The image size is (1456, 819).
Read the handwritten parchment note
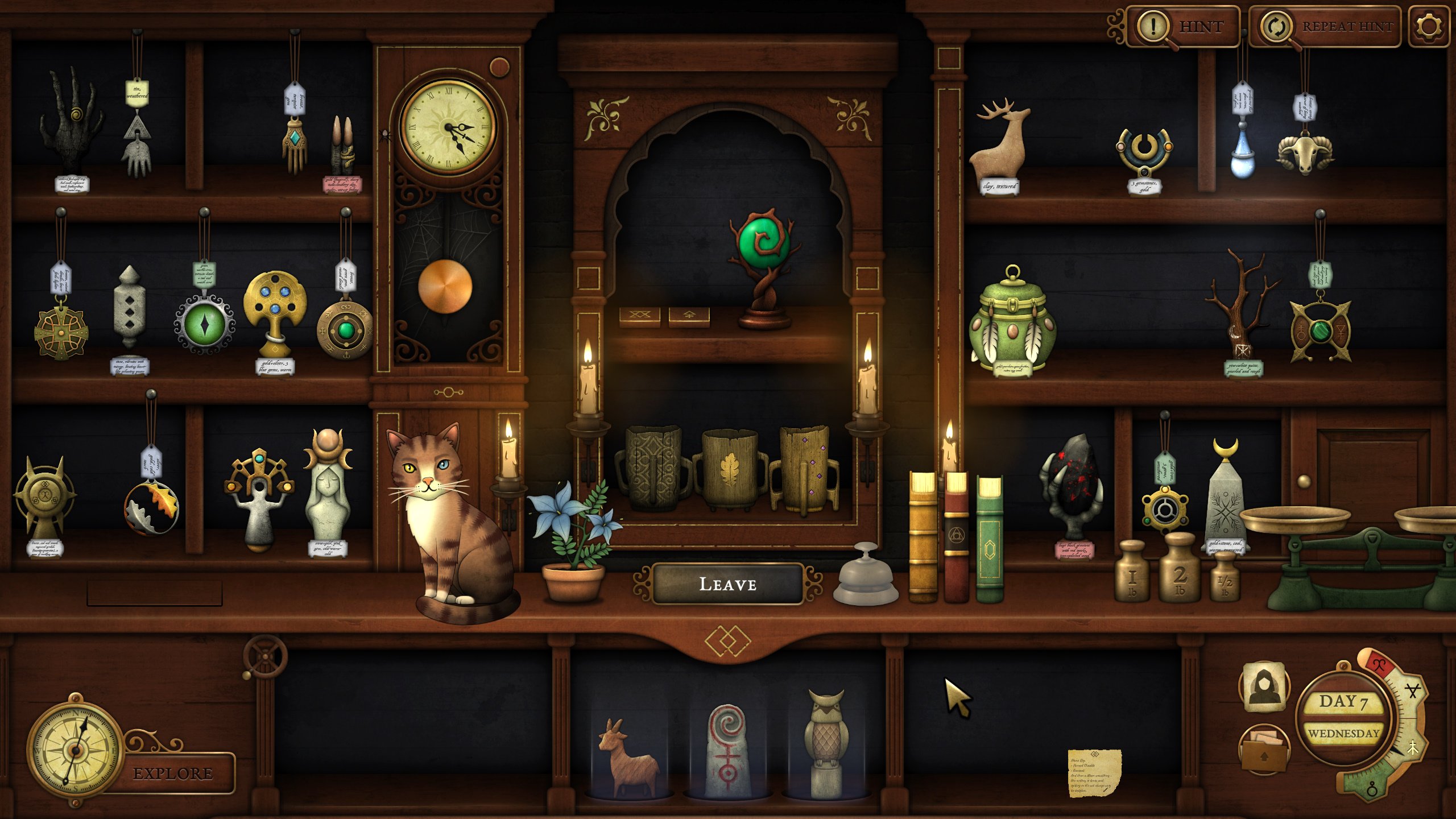coord(1094,773)
